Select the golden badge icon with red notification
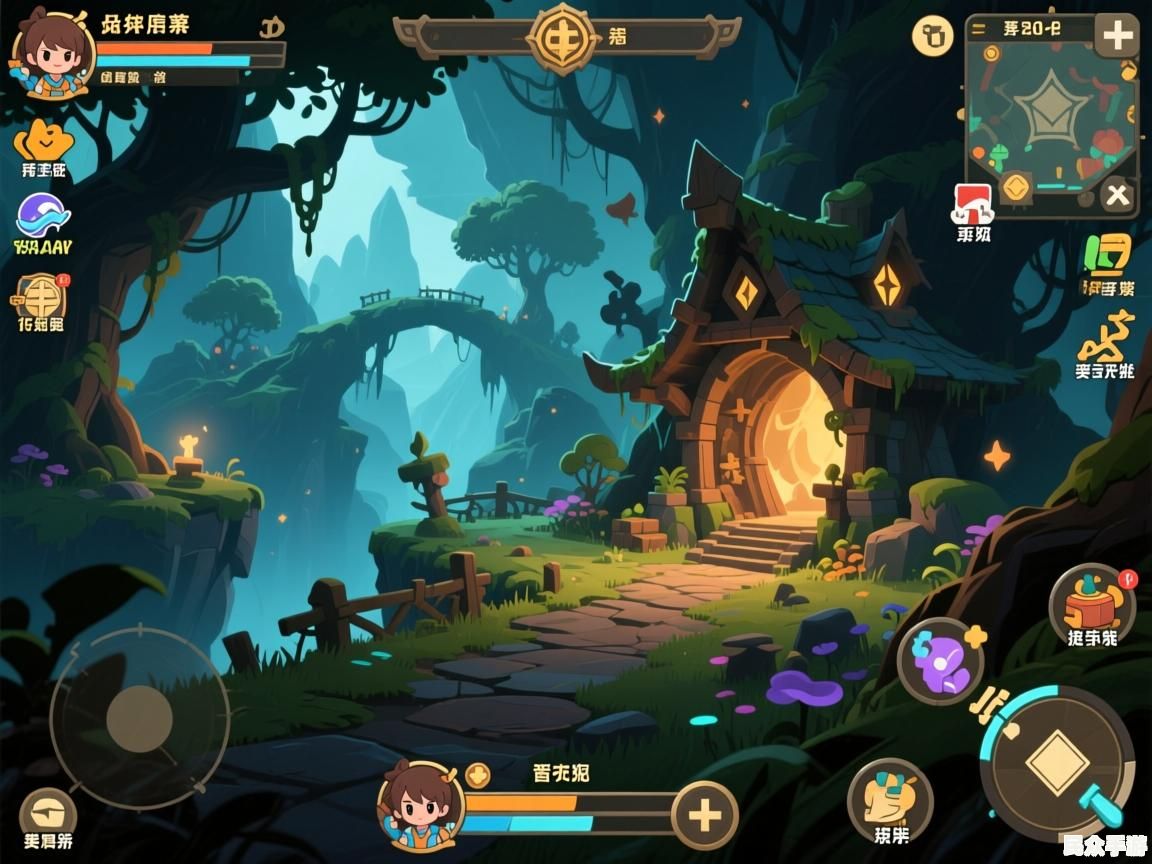Viewport: 1152px width, 864px height. coord(41,296)
